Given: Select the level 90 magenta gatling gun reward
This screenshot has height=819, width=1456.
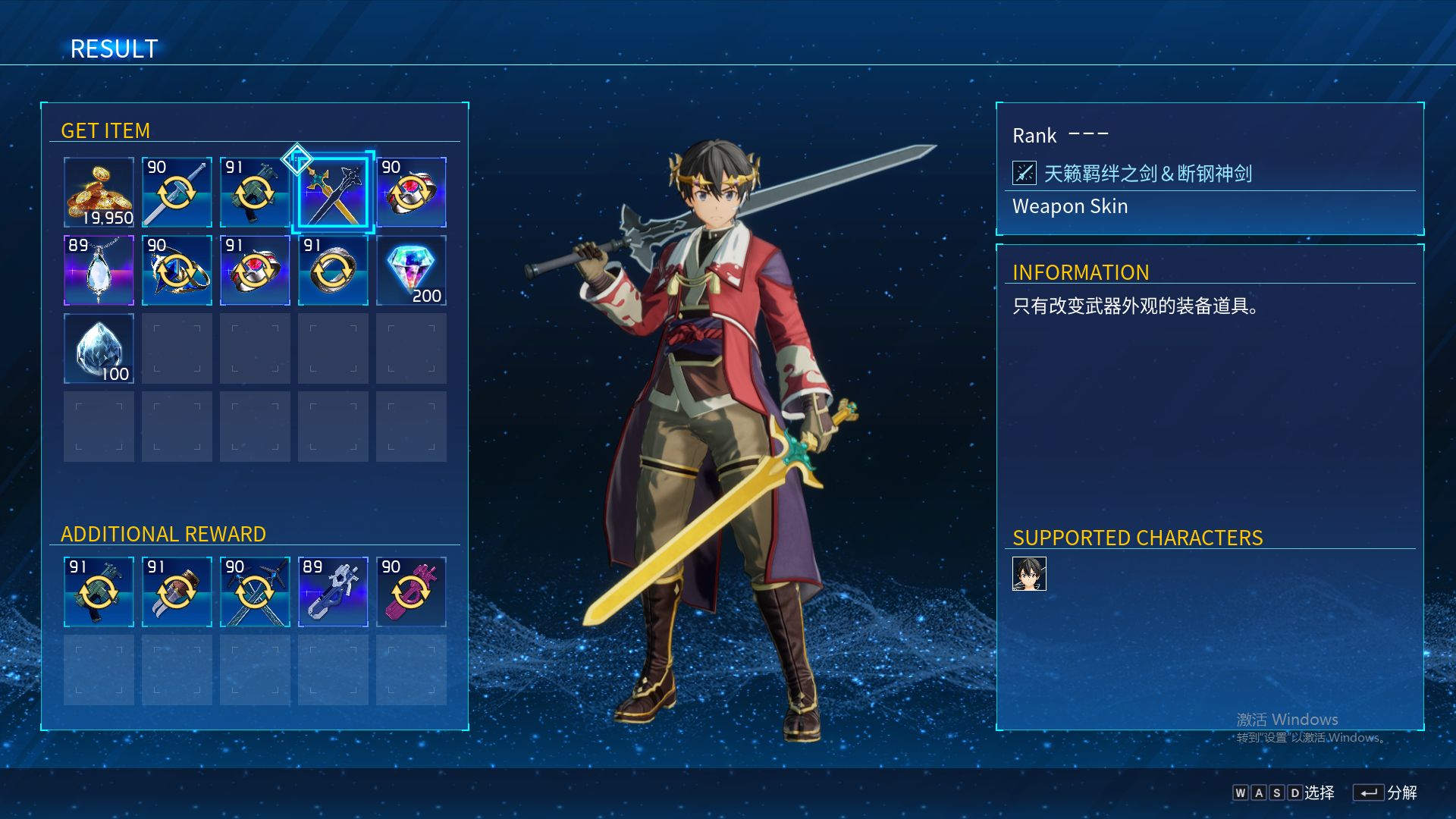Looking at the screenshot, I should [411, 592].
